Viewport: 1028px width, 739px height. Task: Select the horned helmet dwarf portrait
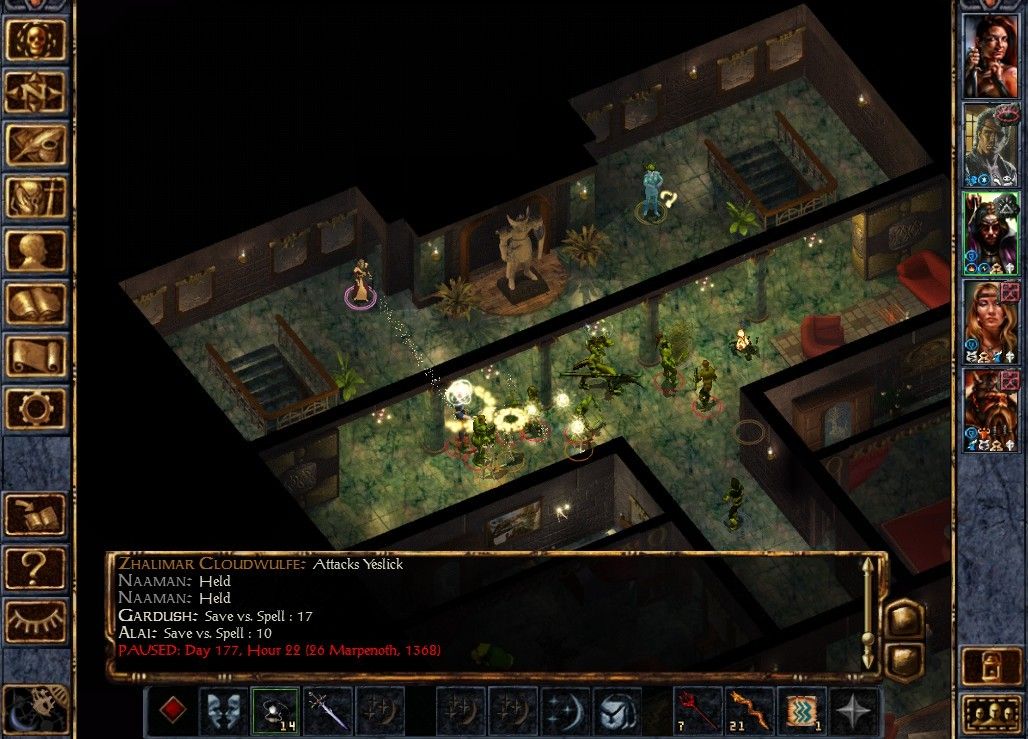990,410
